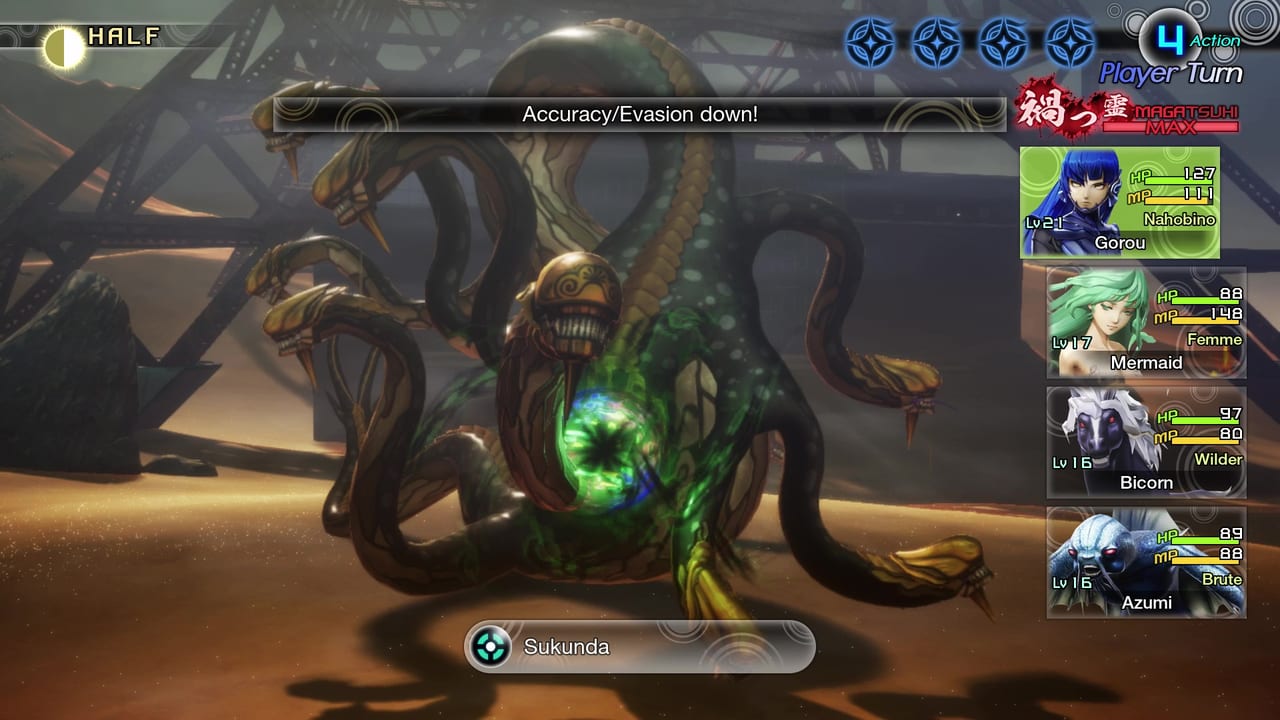Toggle the Bicorn party card
The width and height of the screenshot is (1280, 720).
[x=1145, y=442]
